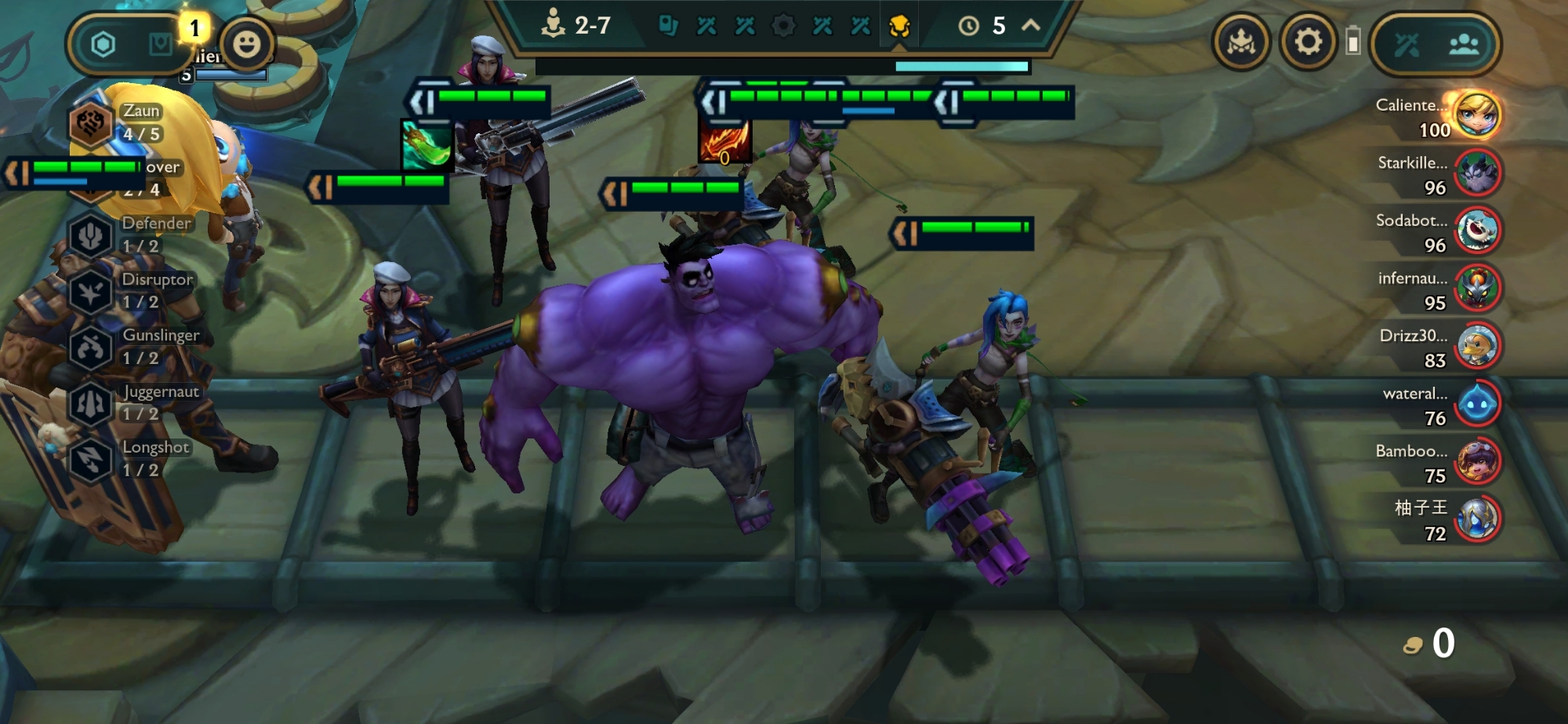This screenshot has width=1568, height=724.
Task: Select the Zaun trait entry
Action: [x=91, y=123]
